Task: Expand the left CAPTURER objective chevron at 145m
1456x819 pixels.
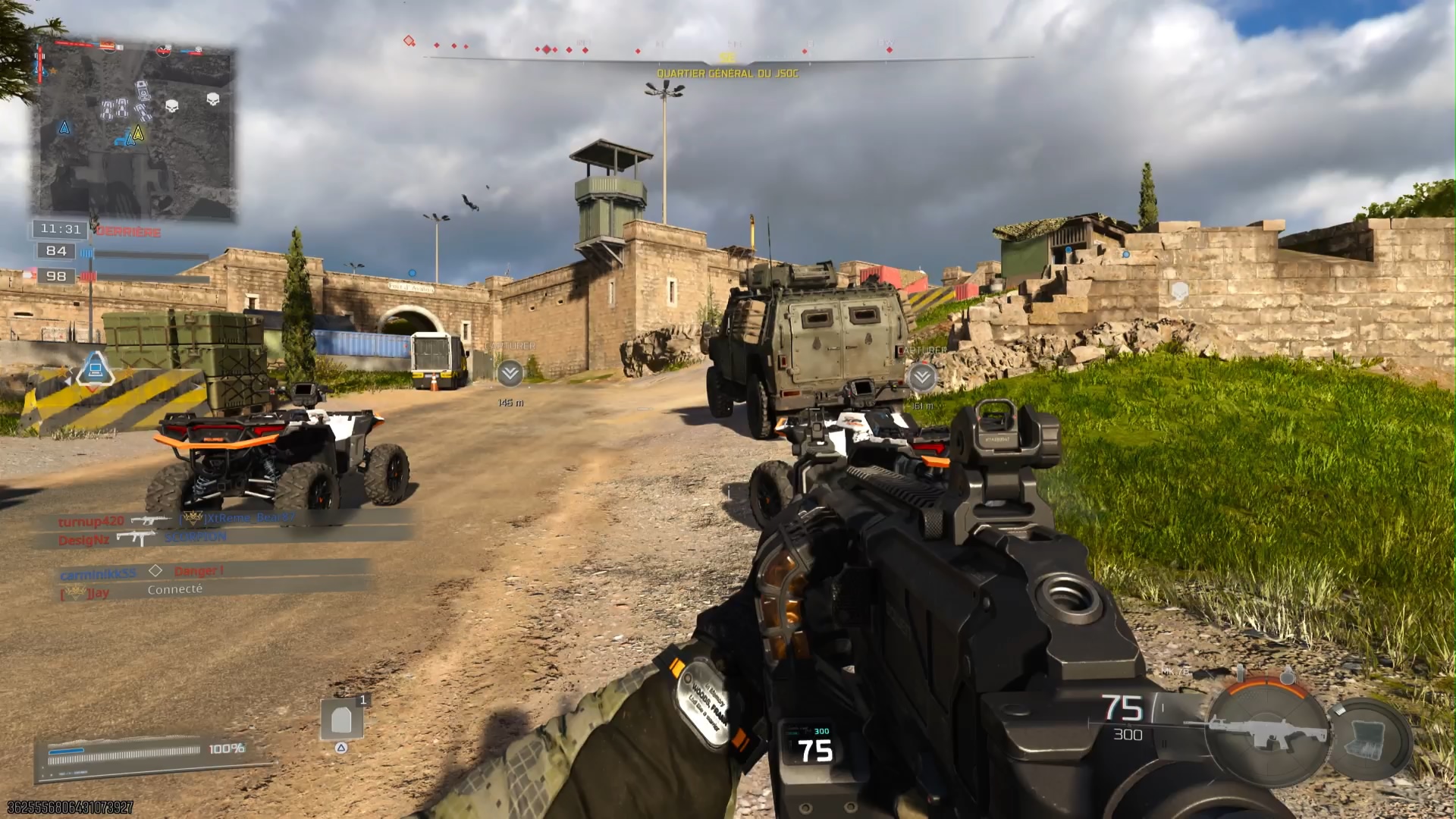Action: [509, 372]
